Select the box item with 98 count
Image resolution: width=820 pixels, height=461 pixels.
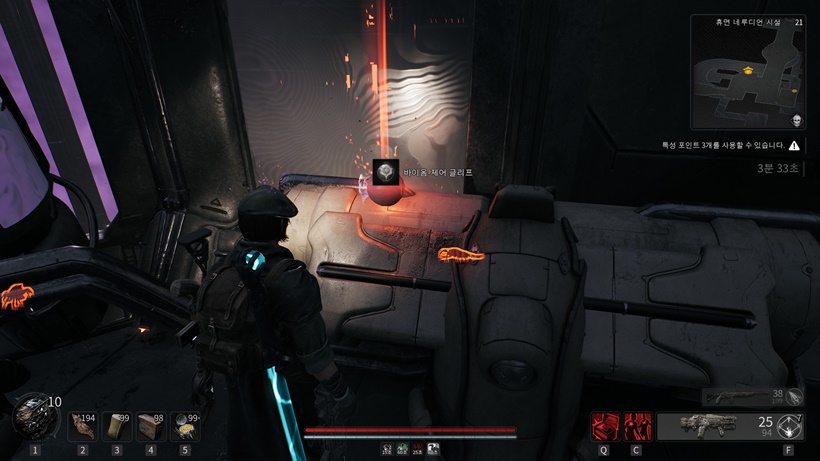click(151, 426)
